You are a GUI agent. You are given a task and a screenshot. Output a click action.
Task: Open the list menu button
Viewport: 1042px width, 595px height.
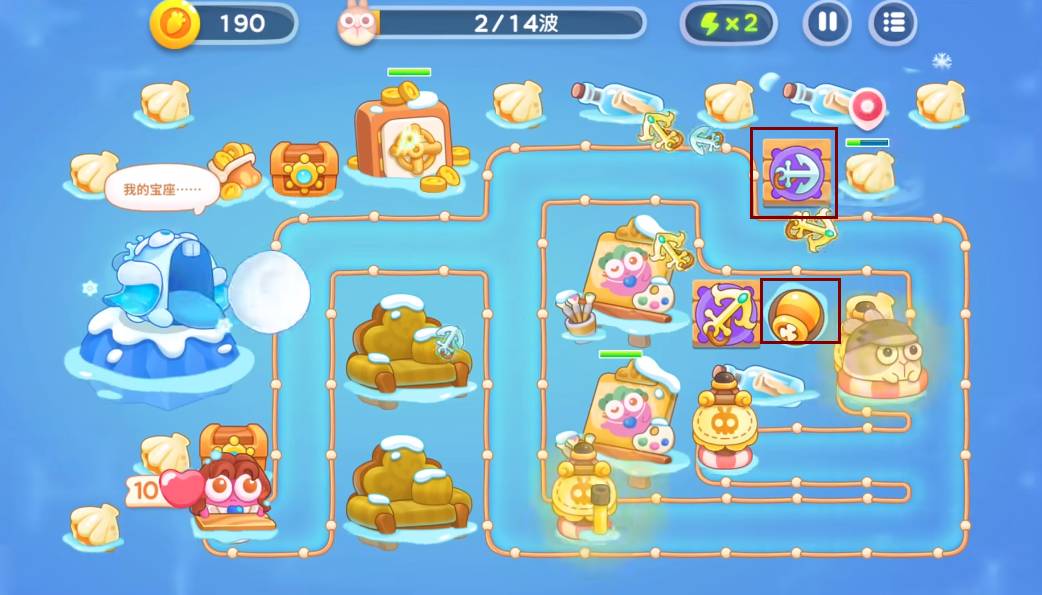893,23
